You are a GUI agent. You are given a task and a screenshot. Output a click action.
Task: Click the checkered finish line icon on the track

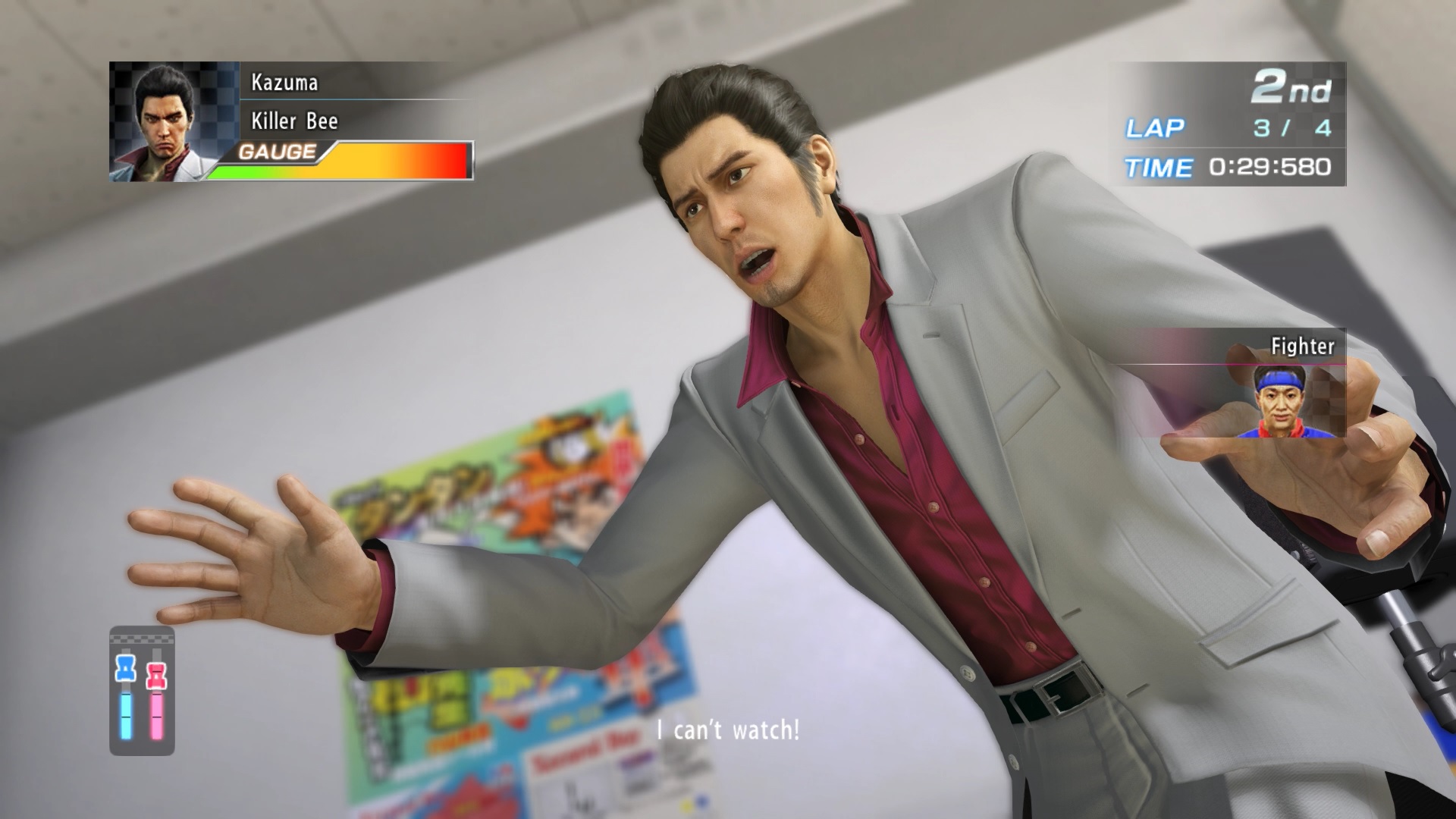click(x=140, y=639)
